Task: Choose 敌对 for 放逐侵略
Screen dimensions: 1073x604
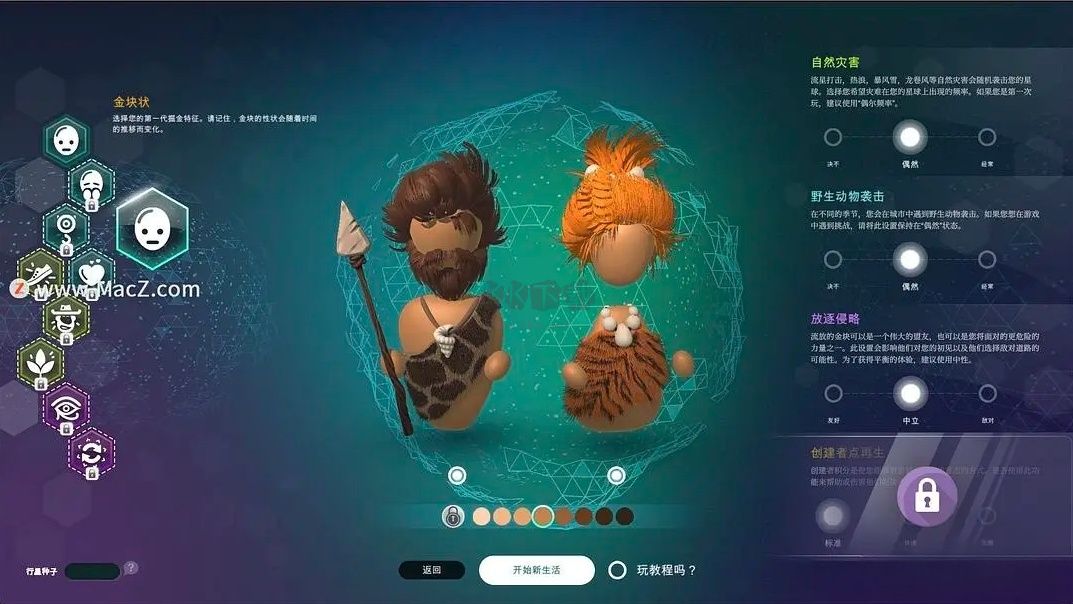Action: tap(987, 393)
